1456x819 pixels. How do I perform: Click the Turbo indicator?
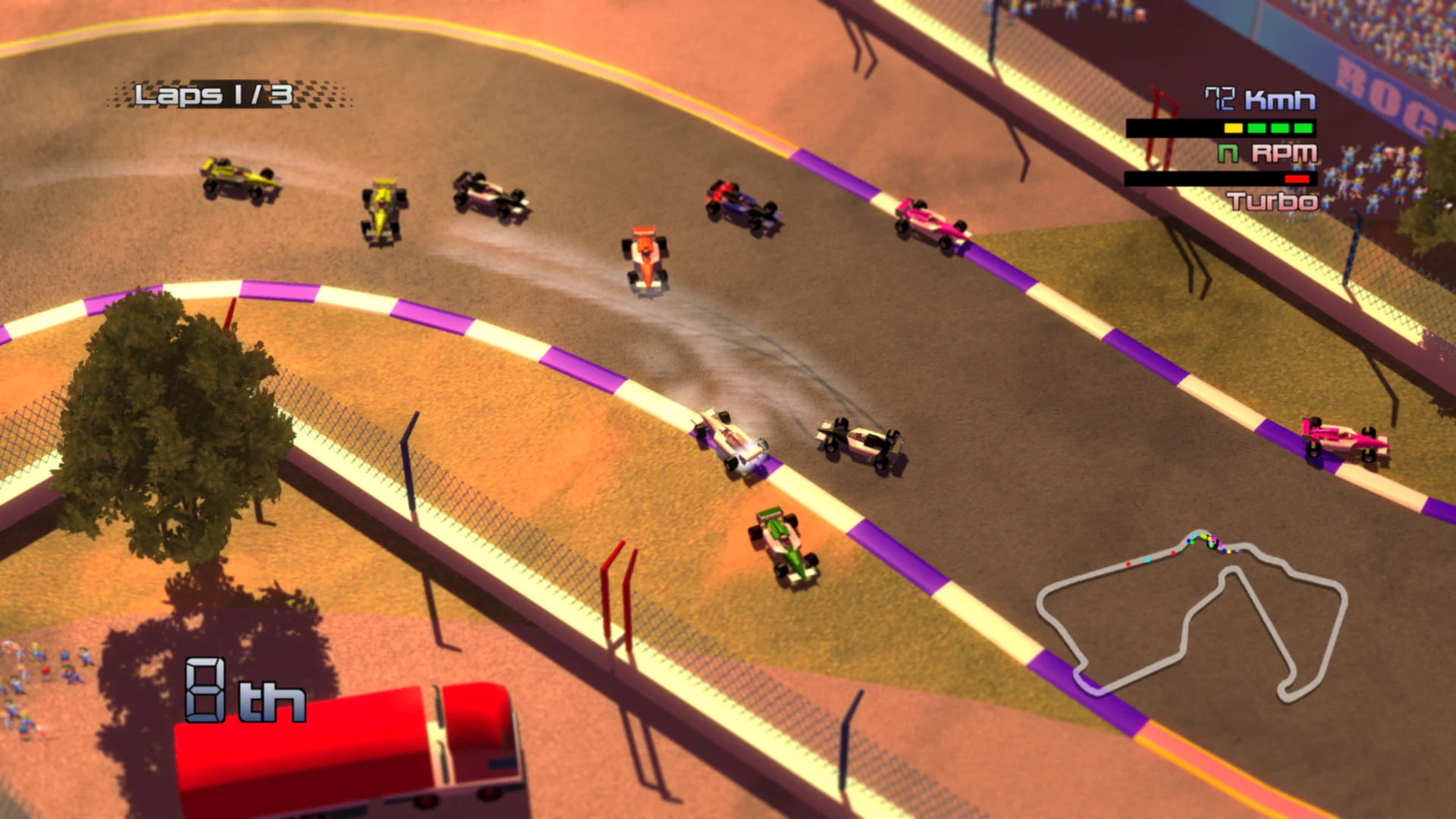(1273, 200)
